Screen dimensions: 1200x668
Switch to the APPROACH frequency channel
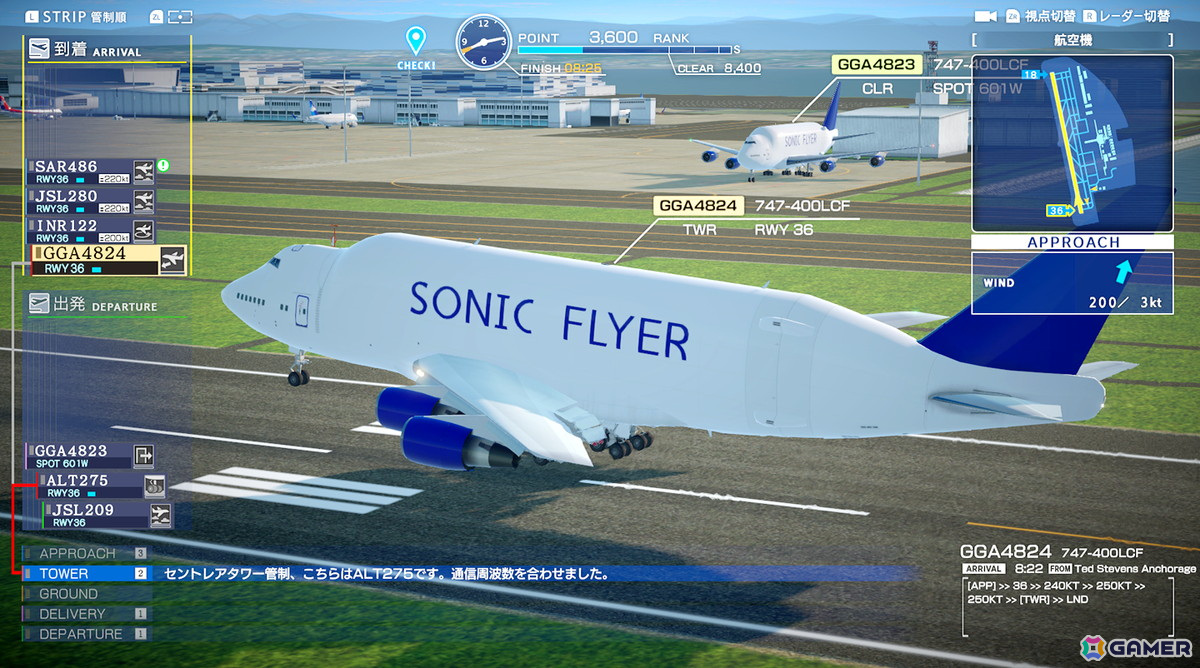pyautogui.click(x=78, y=553)
